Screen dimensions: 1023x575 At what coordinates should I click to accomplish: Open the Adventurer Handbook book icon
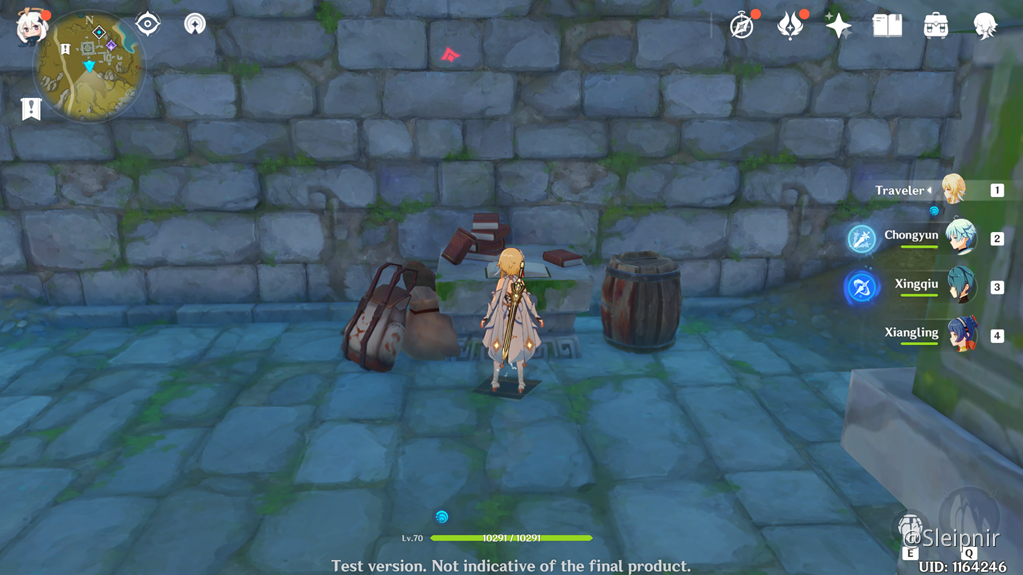click(x=887, y=26)
